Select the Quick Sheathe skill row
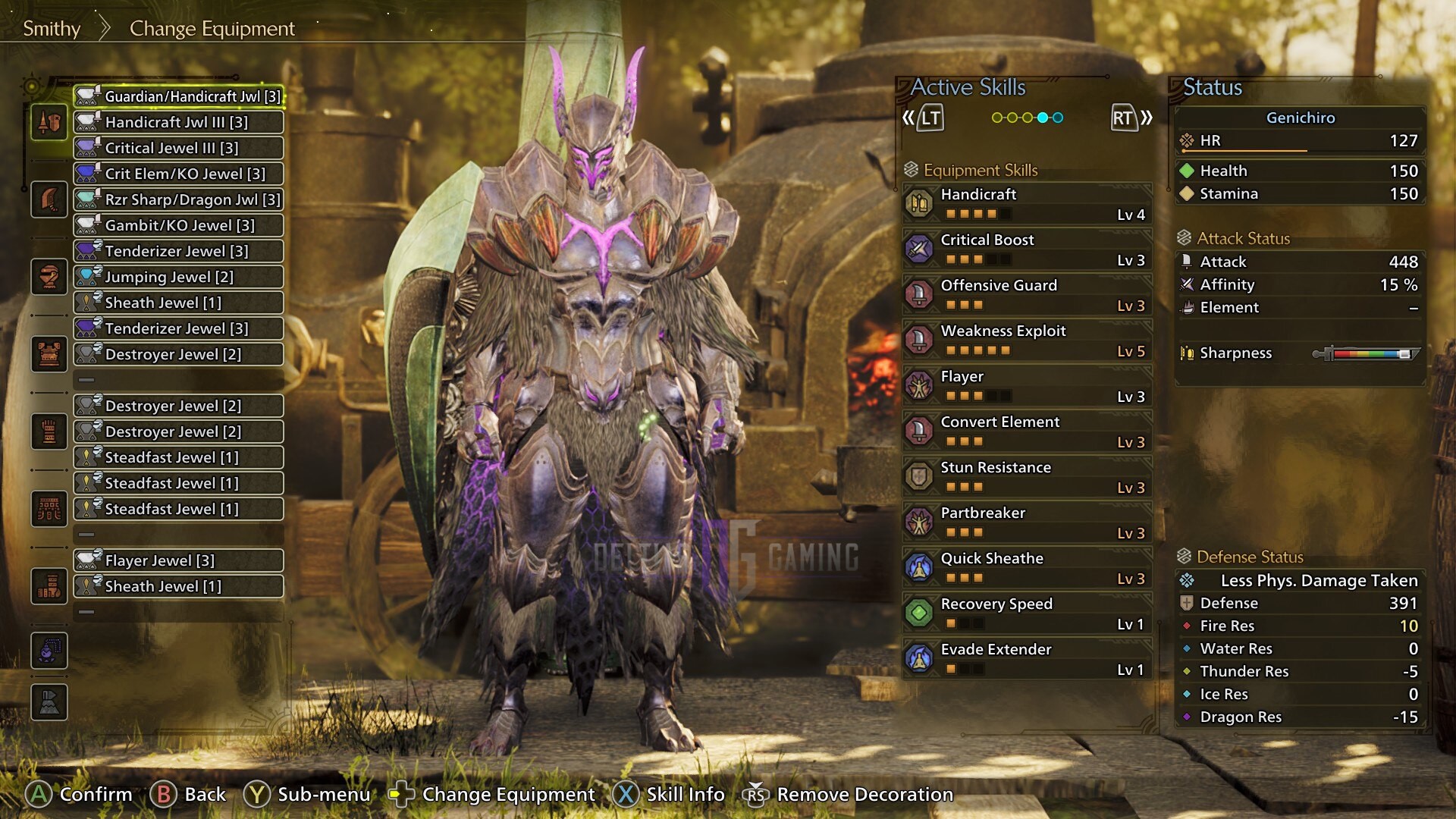1456x819 pixels. (x=1028, y=567)
